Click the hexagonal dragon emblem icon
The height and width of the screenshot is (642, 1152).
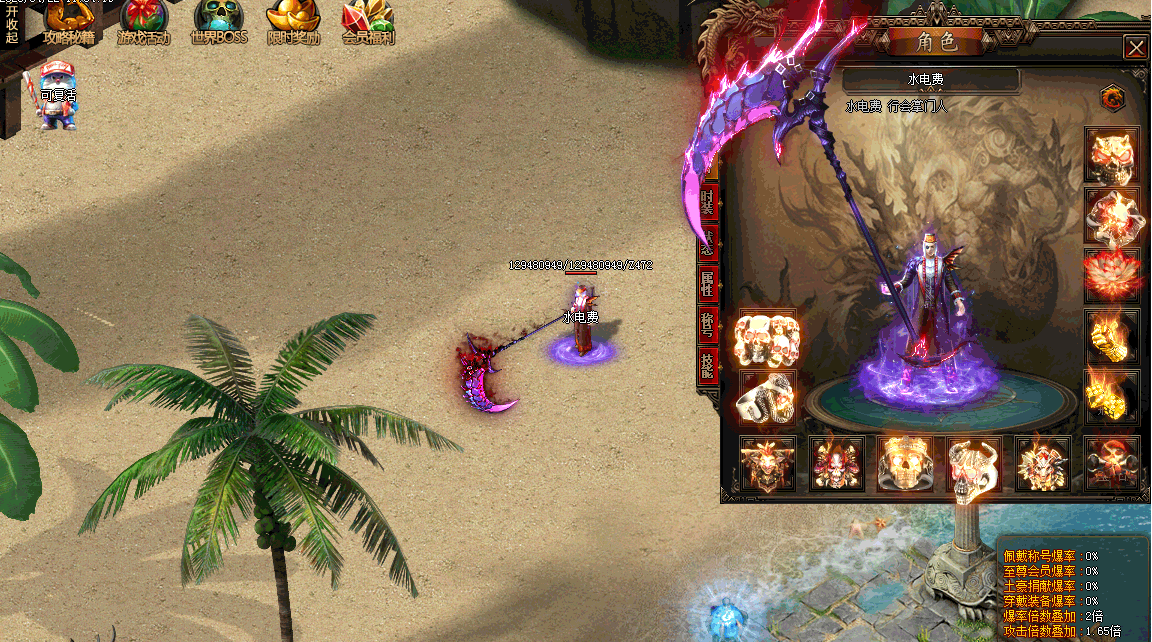tap(1111, 98)
